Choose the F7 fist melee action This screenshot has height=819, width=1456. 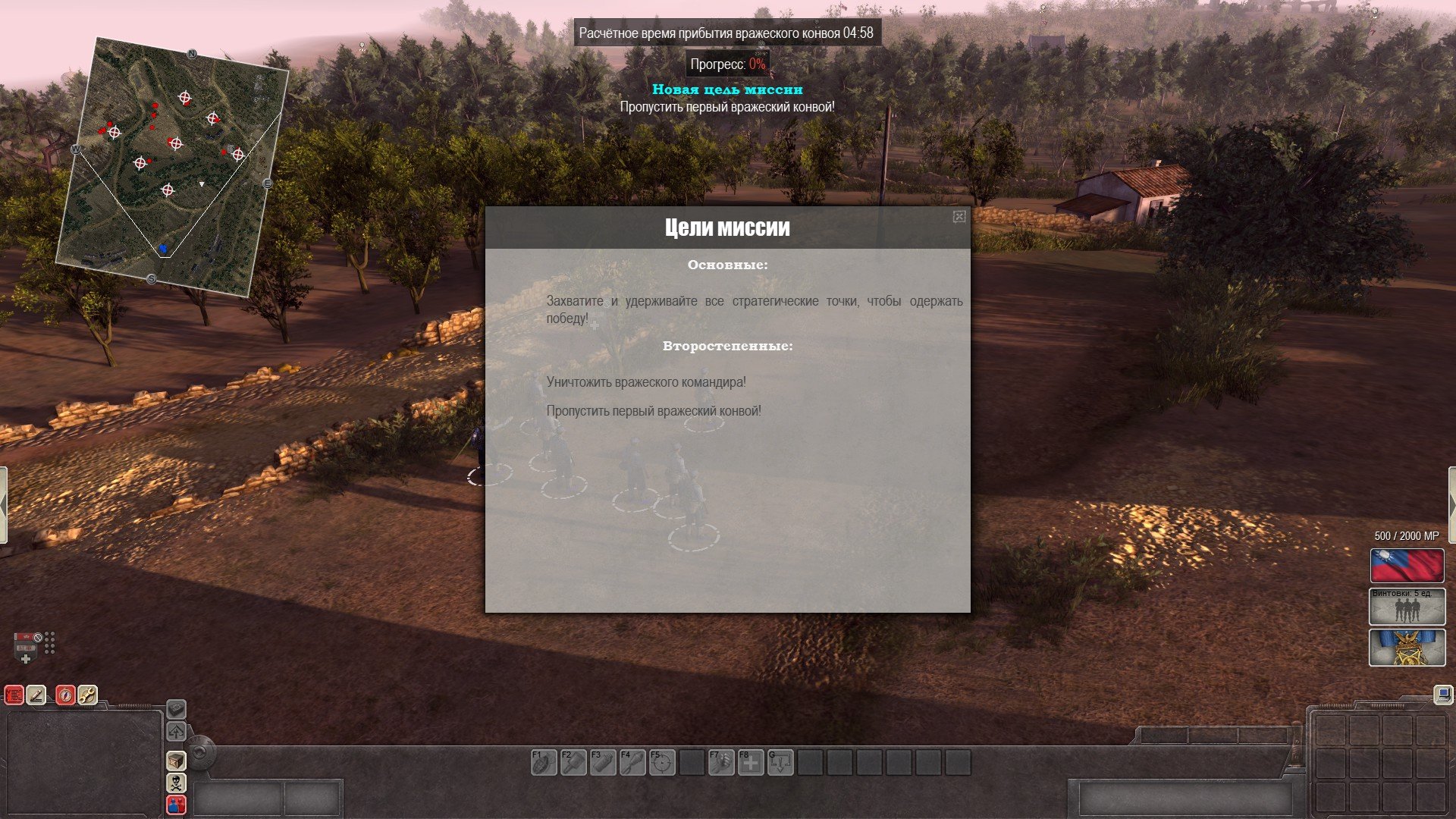[721, 762]
